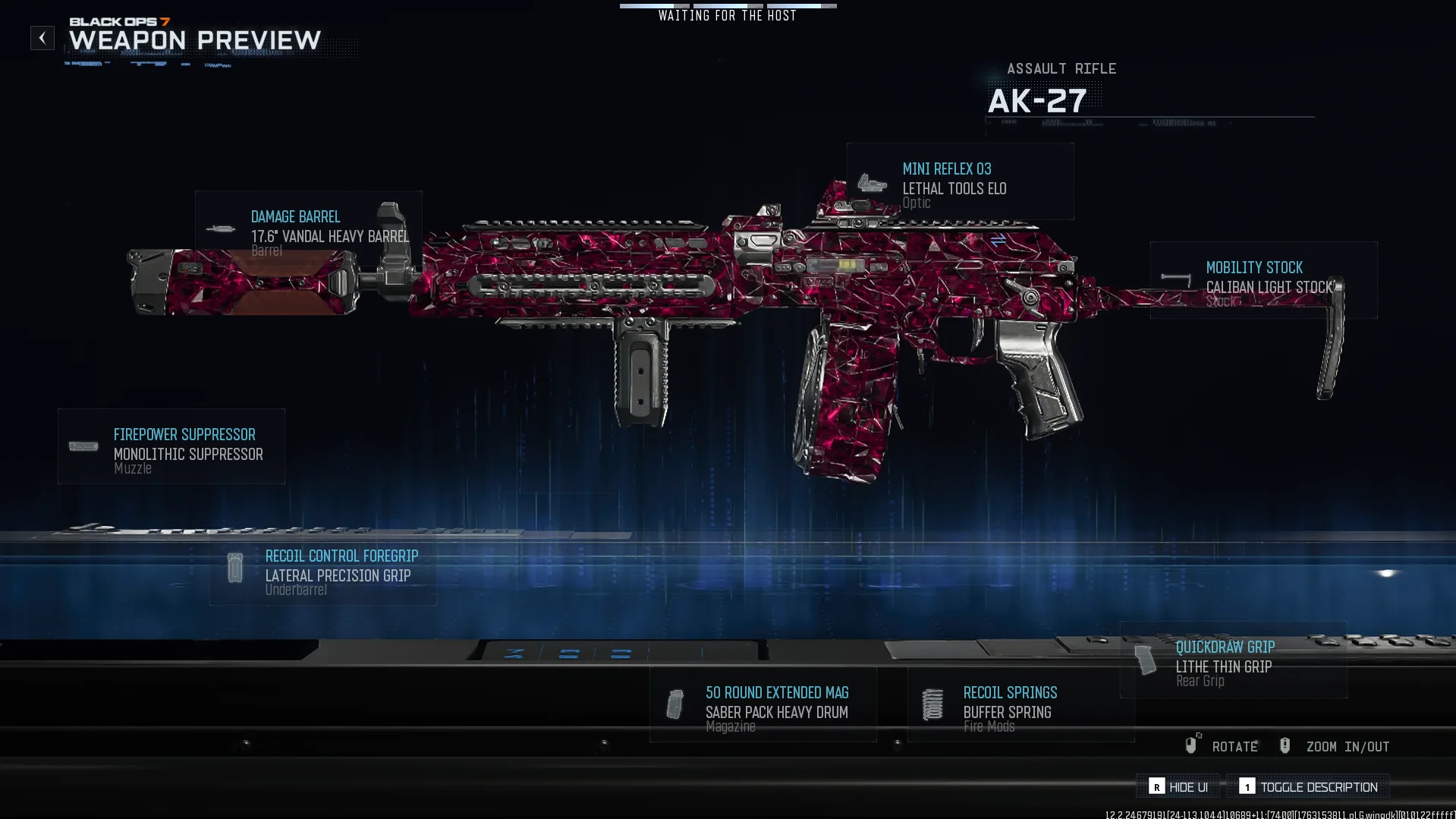This screenshot has height=819, width=1456.
Task: Go back using the back arrow
Action: click(x=42, y=37)
